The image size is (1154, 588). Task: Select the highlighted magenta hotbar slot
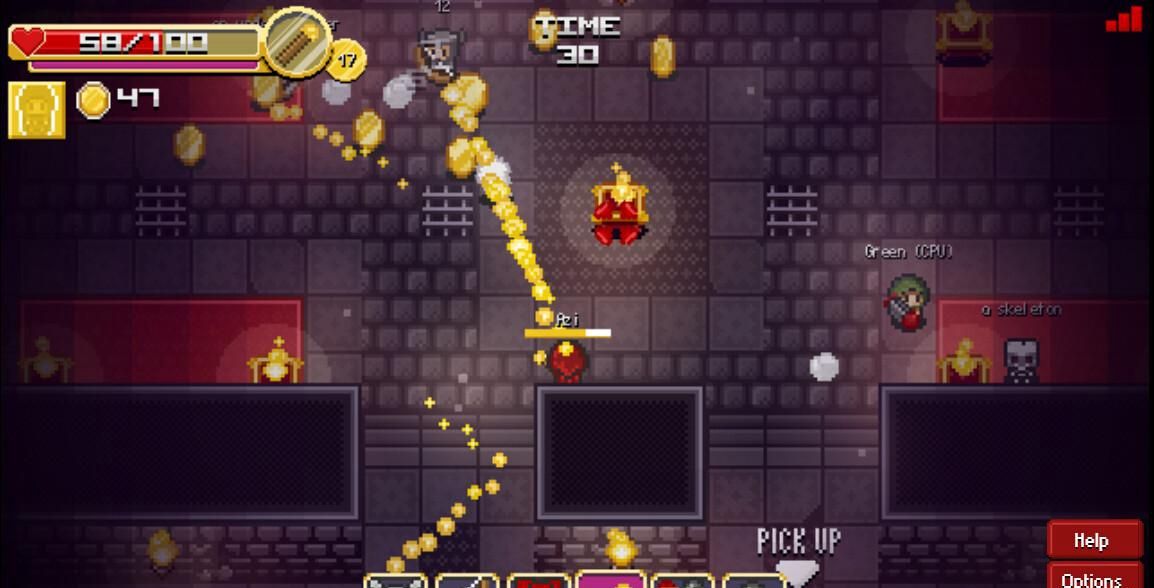(611, 579)
